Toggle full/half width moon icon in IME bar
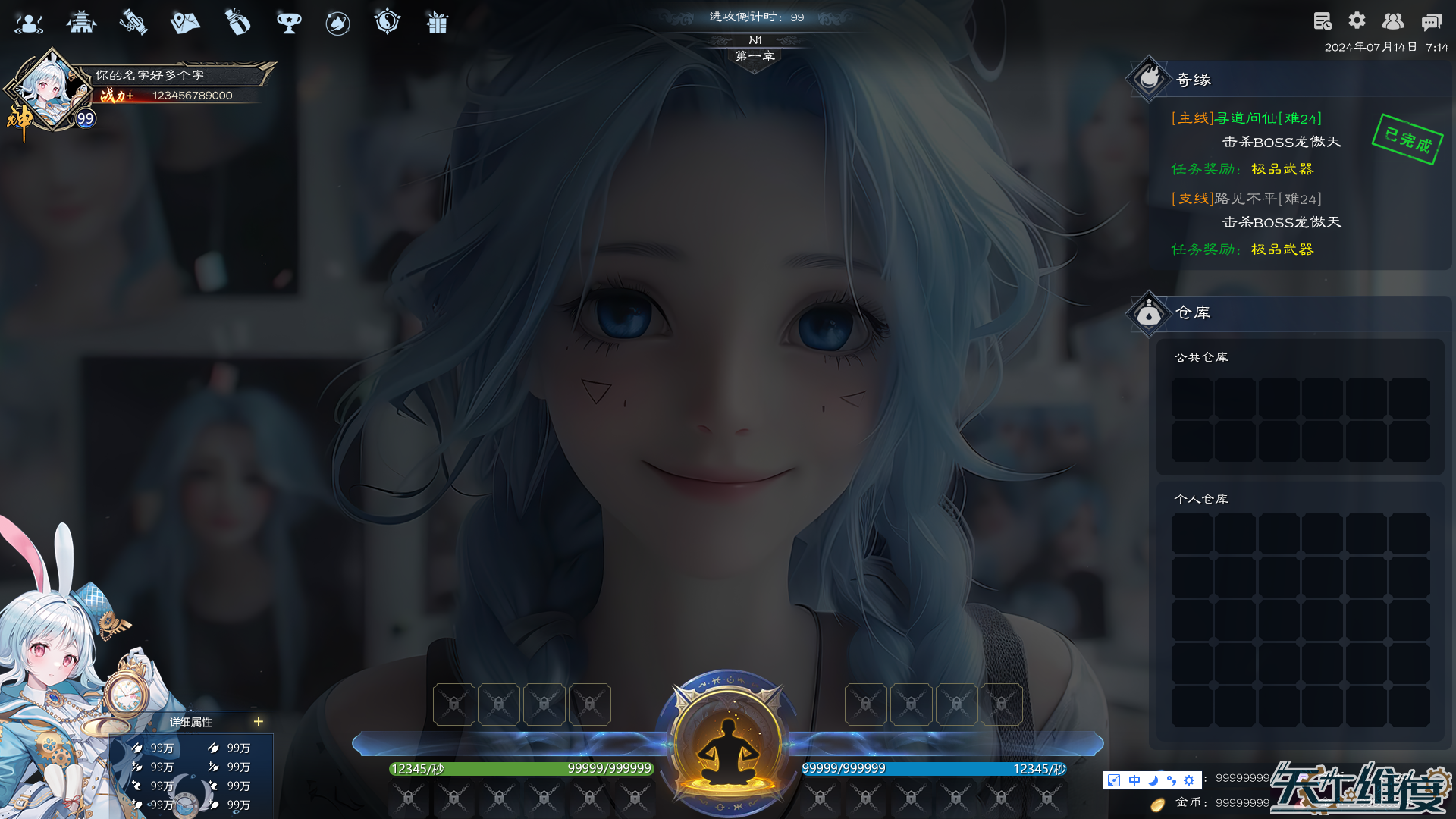The height and width of the screenshot is (819, 1456). (x=1151, y=780)
